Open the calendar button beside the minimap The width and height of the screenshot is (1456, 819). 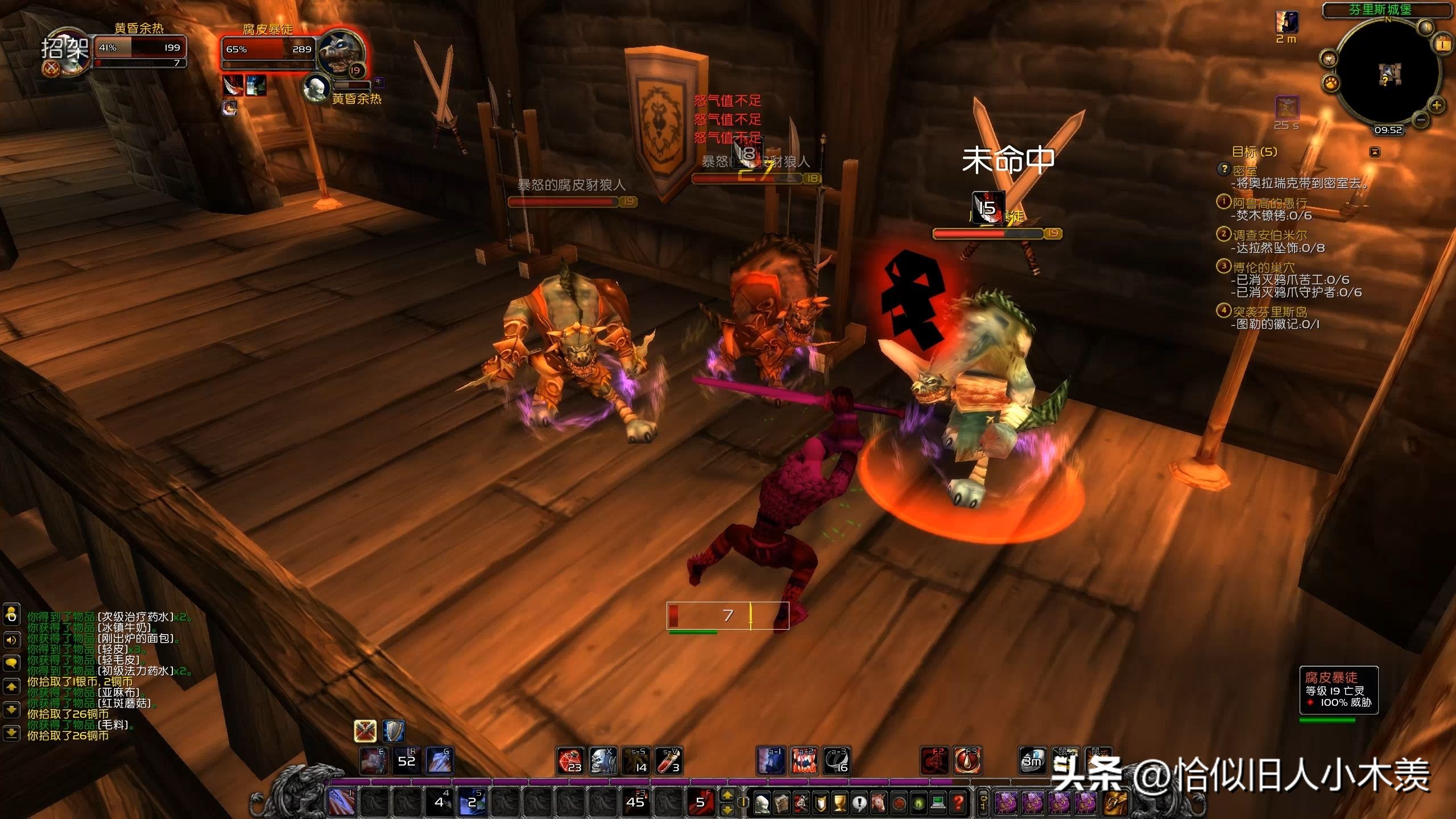click(x=1443, y=44)
